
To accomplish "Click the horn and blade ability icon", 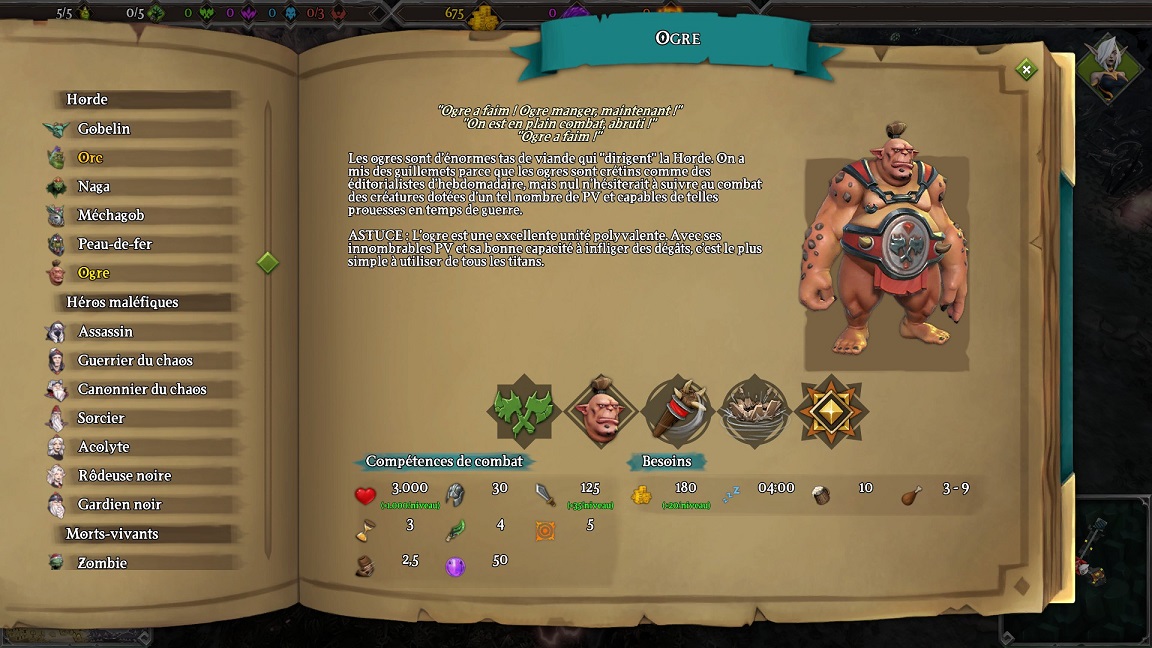I will pos(677,411).
